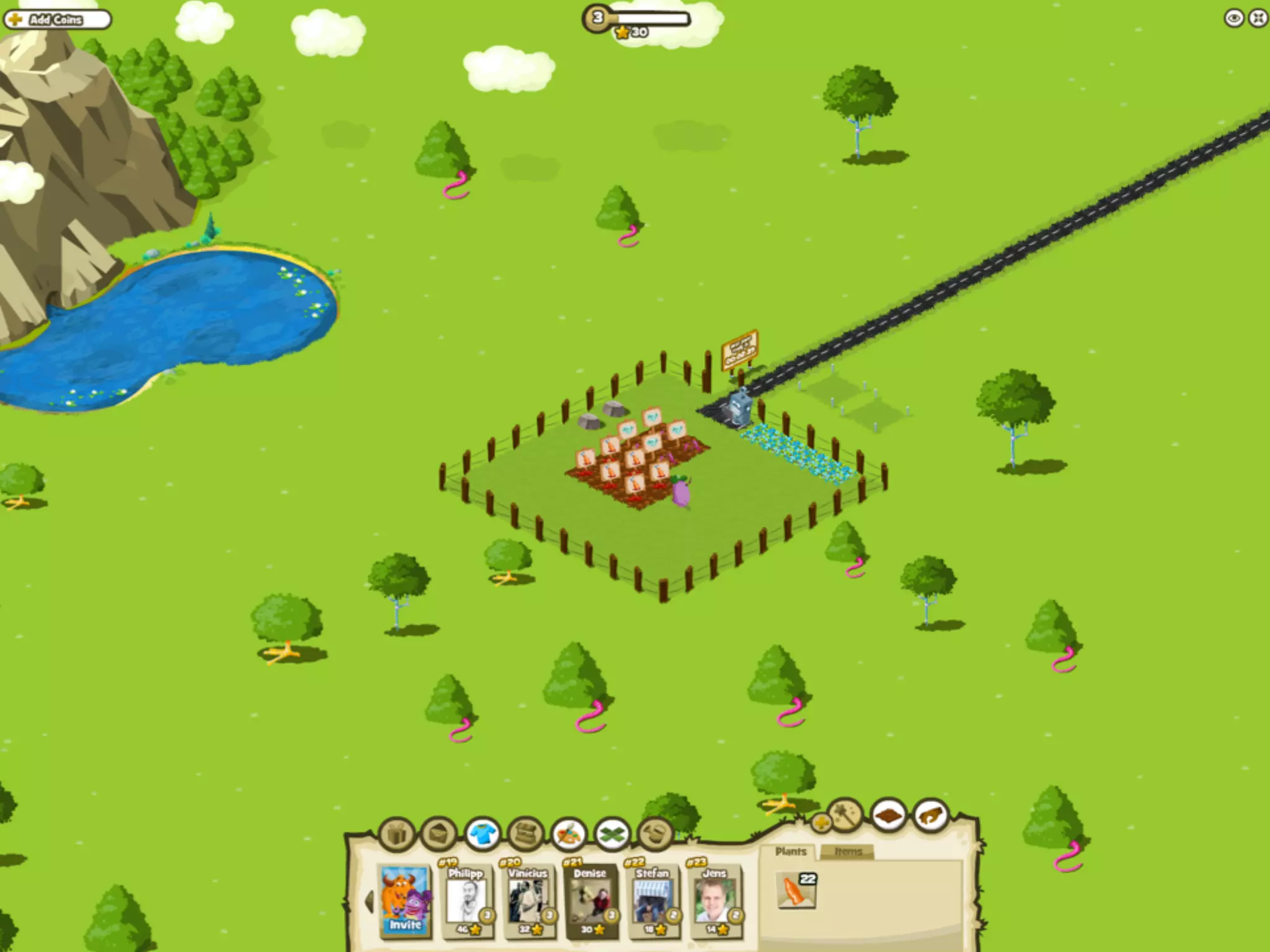Viewport: 1270px width, 952px height.
Task: Select the carrot seed slot
Action: [x=796, y=890]
